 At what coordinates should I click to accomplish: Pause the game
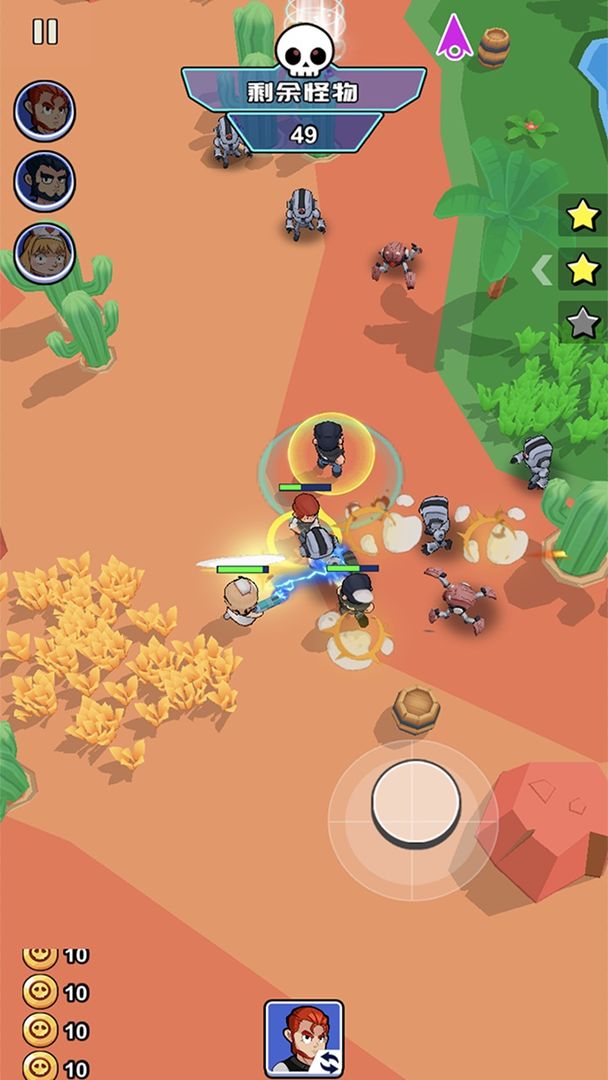pos(45,31)
